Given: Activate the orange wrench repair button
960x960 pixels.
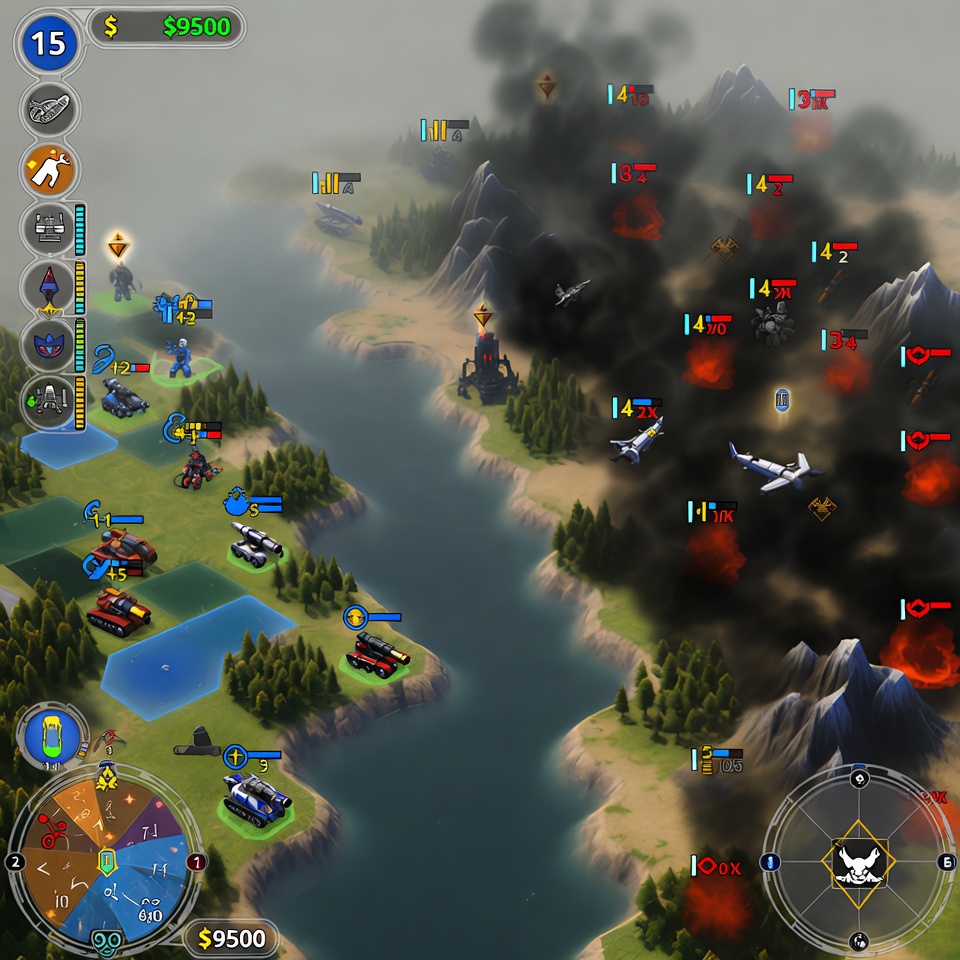Looking at the screenshot, I should click(49, 168).
